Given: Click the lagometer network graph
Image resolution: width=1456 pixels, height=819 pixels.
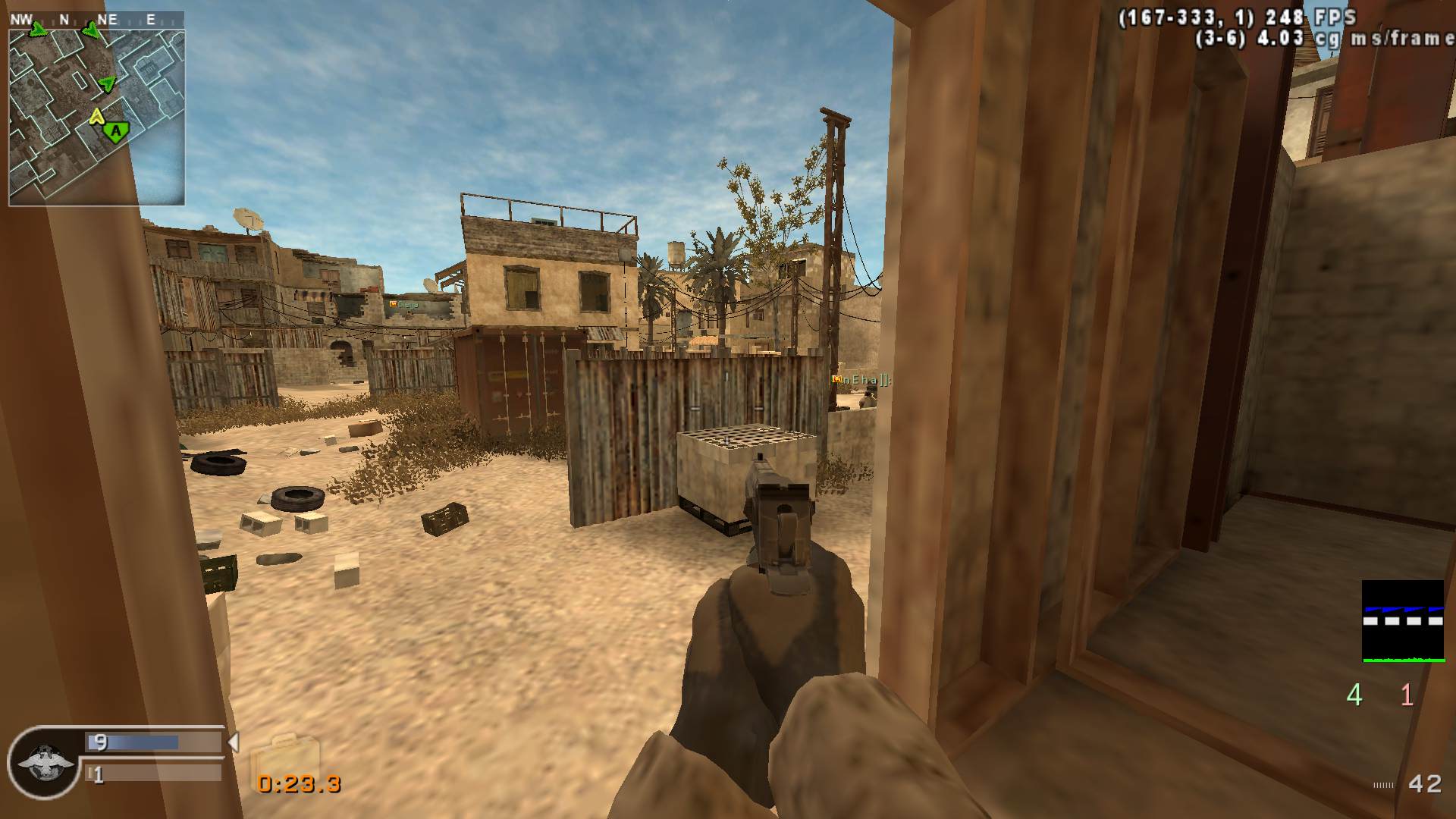Looking at the screenshot, I should [x=1402, y=621].
